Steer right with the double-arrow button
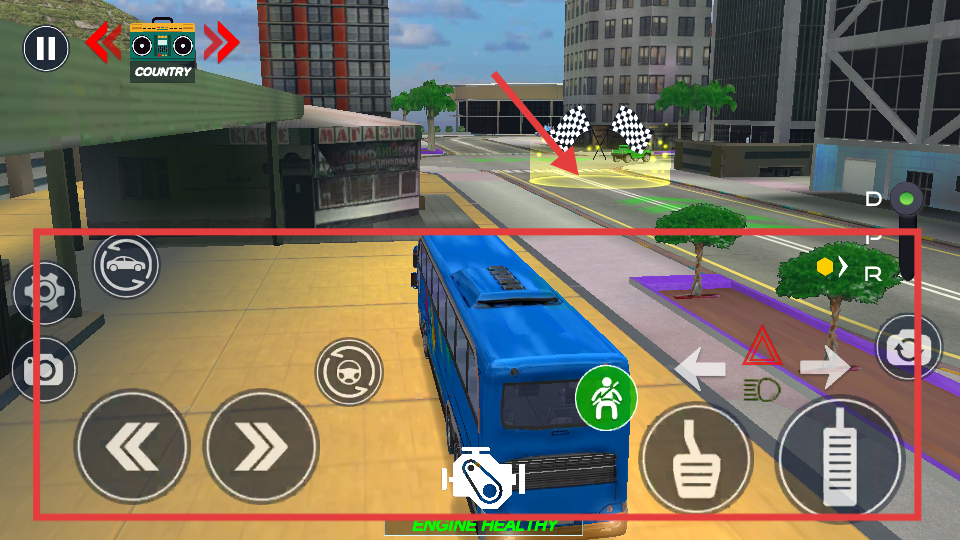 point(261,446)
